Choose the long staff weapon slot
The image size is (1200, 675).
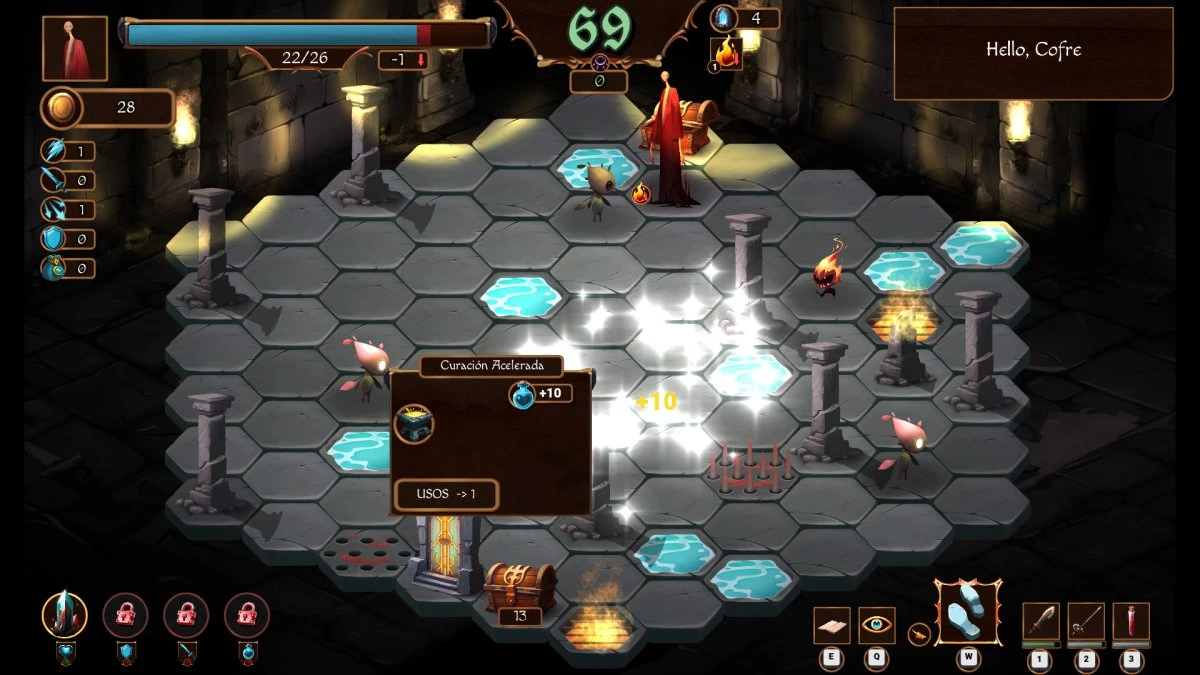click(1086, 621)
